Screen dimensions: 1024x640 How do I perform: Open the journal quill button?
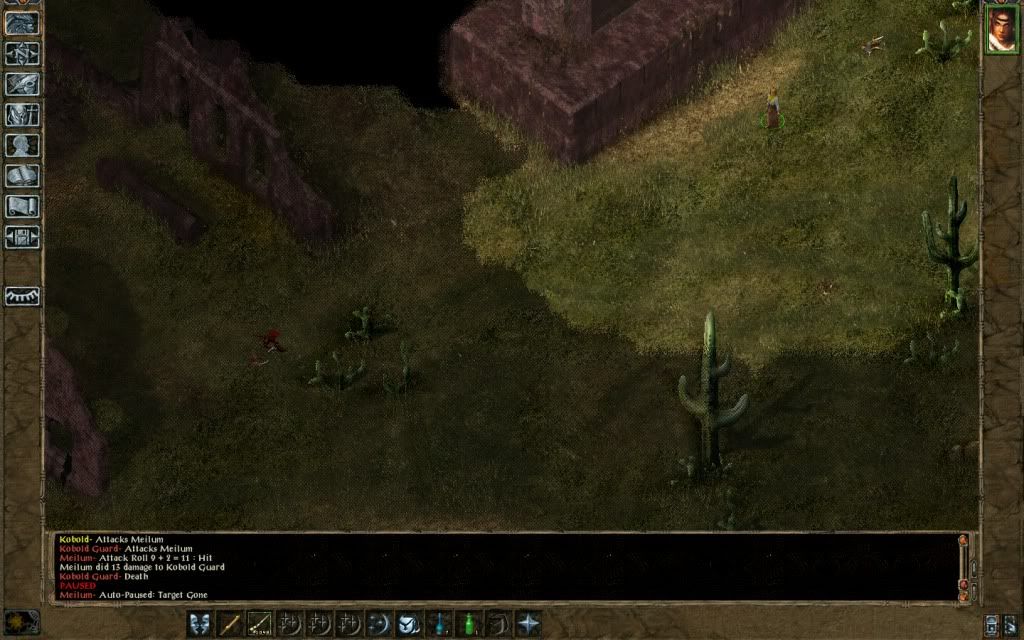[21, 84]
